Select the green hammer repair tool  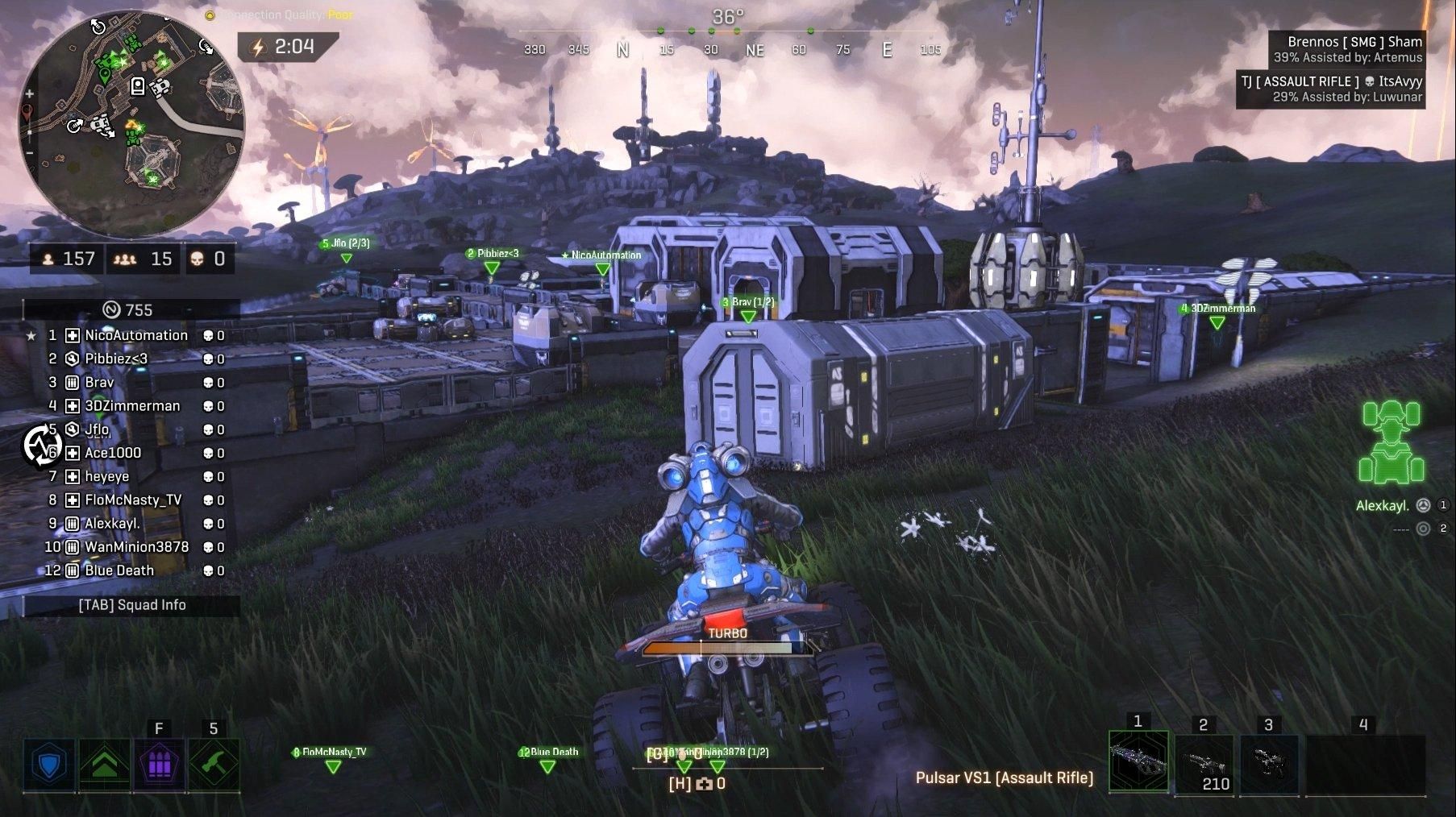214,764
